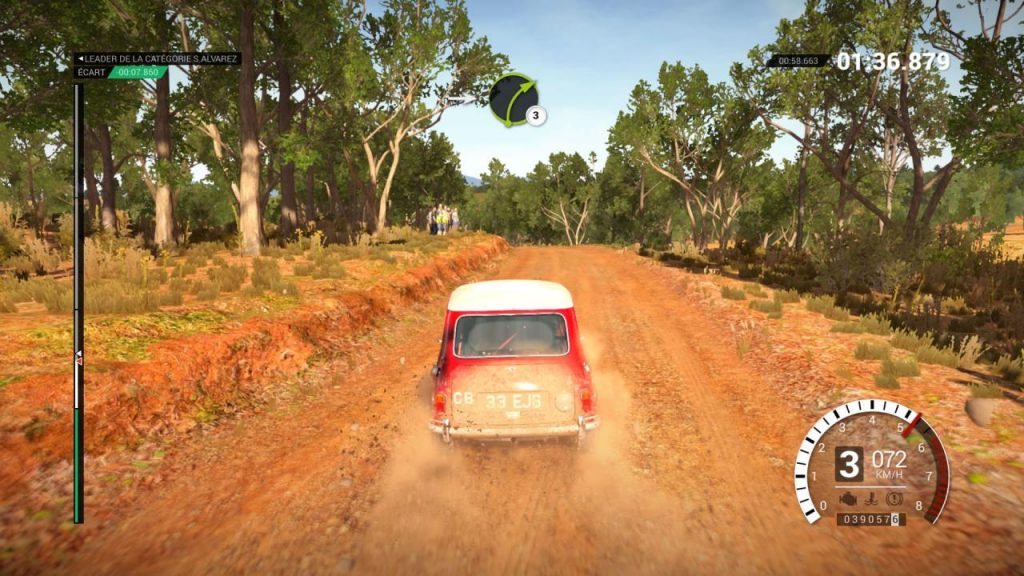Click the right-turn pace note icon
This screenshot has height=576, width=1024.
pyautogui.click(x=512, y=98)
